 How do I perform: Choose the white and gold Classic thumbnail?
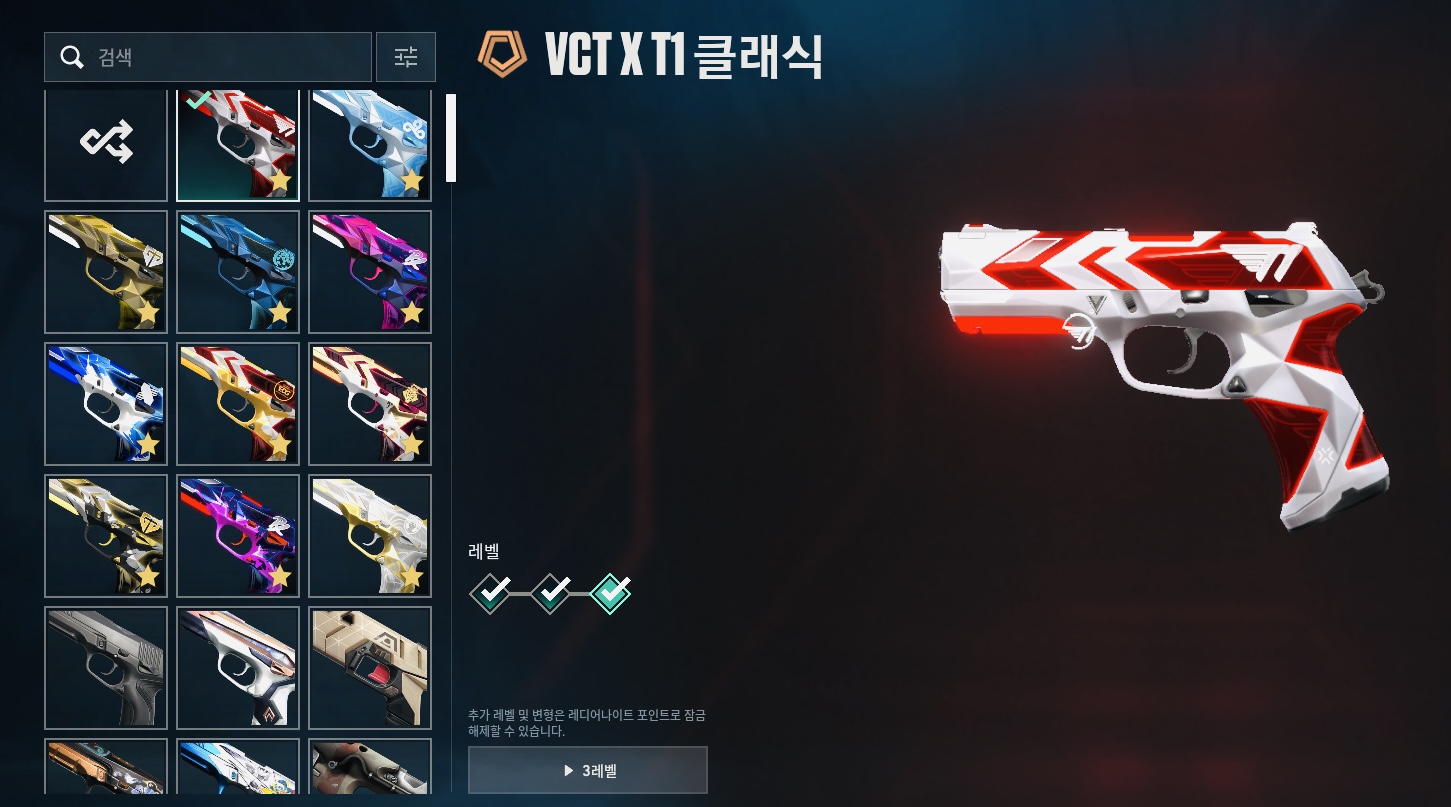370,535
